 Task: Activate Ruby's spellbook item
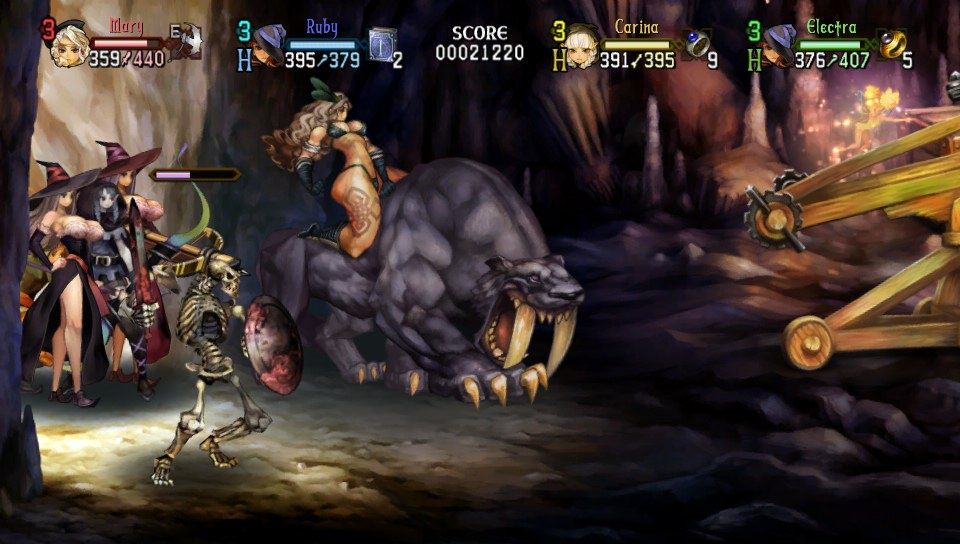382,44
